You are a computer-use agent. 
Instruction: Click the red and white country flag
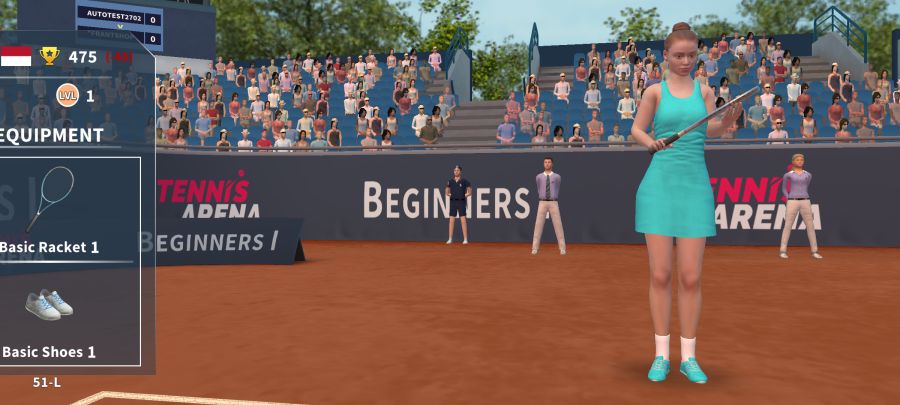pyautogui.click(x=16, y=56)
